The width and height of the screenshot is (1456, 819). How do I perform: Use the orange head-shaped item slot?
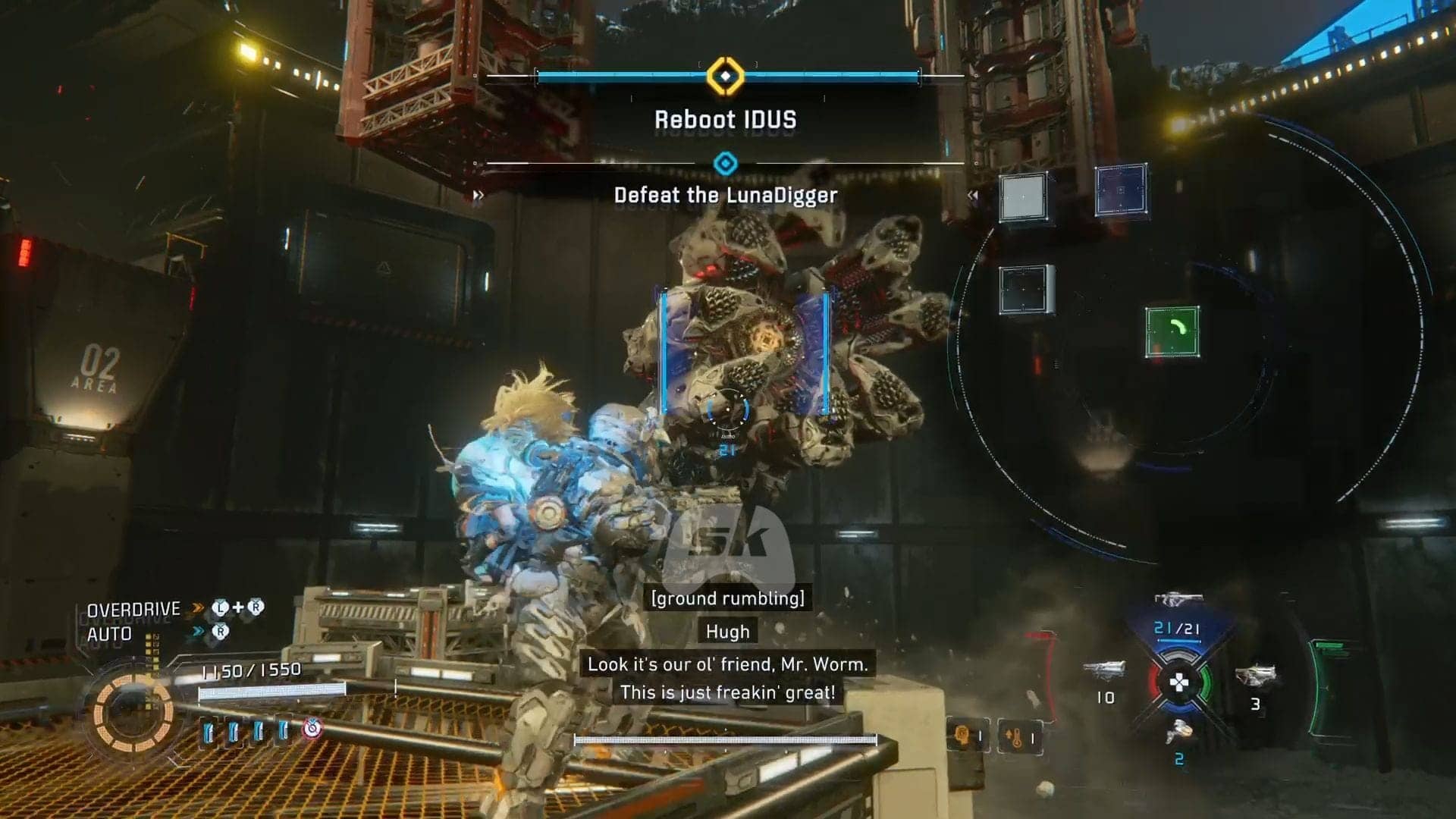pos(967,736)
